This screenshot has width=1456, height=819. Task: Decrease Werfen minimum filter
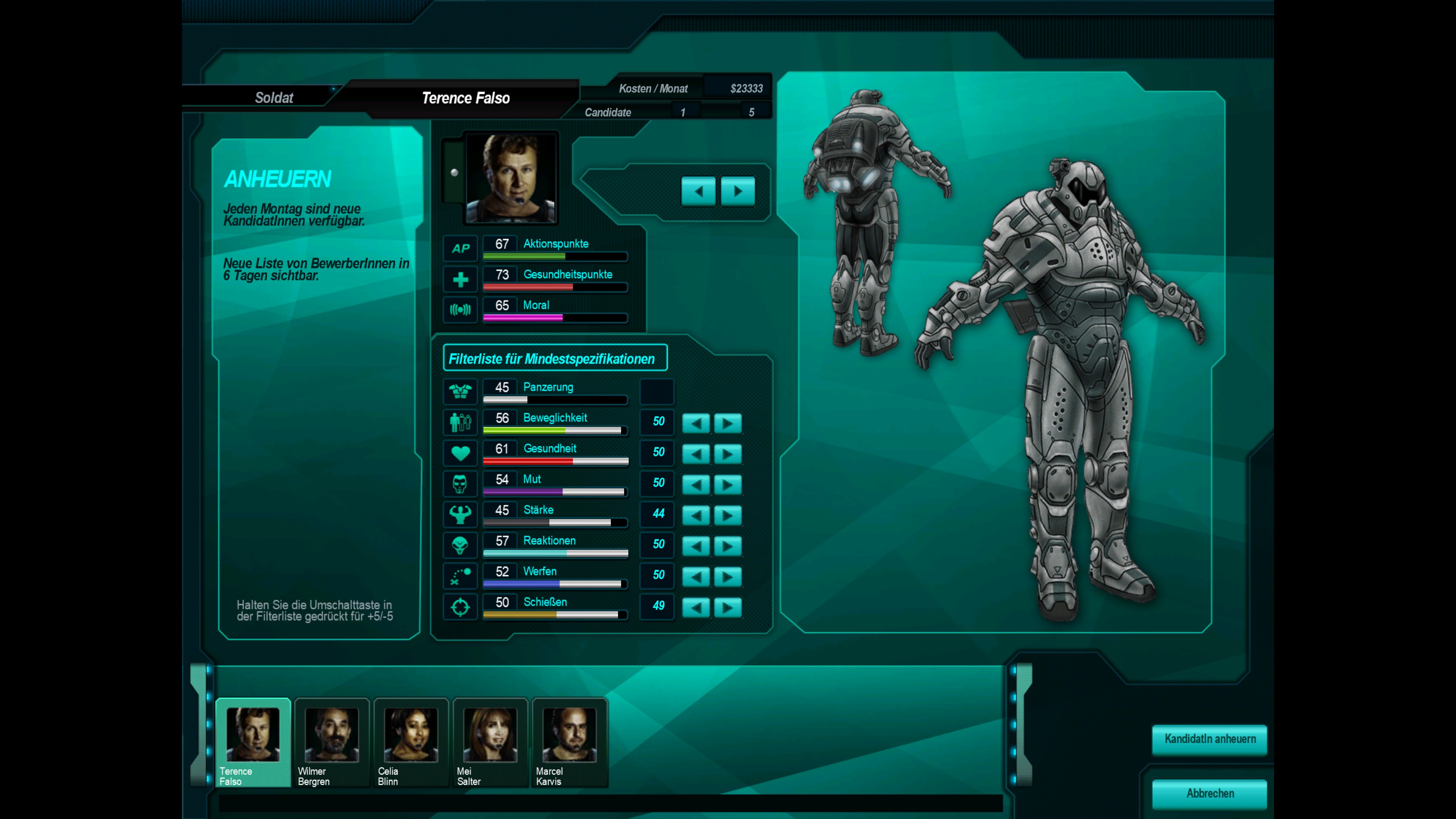point(696,576)
